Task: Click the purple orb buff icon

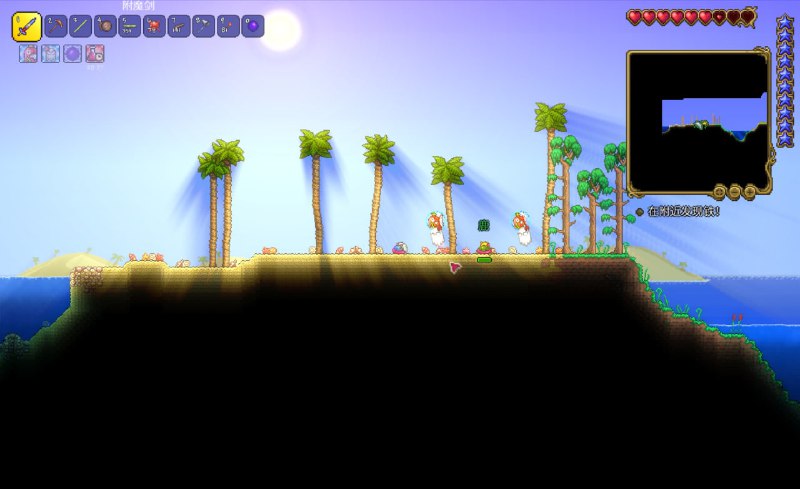Action: [72, 54]
